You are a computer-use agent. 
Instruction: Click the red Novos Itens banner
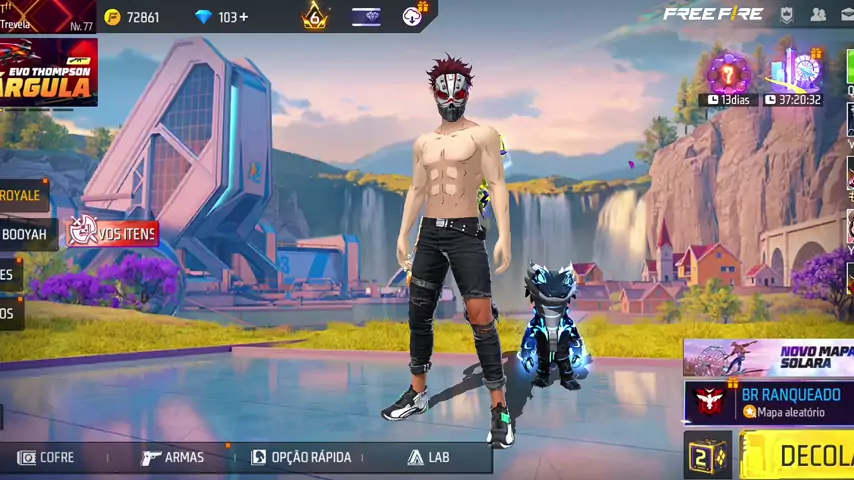[x=112, y=234]
